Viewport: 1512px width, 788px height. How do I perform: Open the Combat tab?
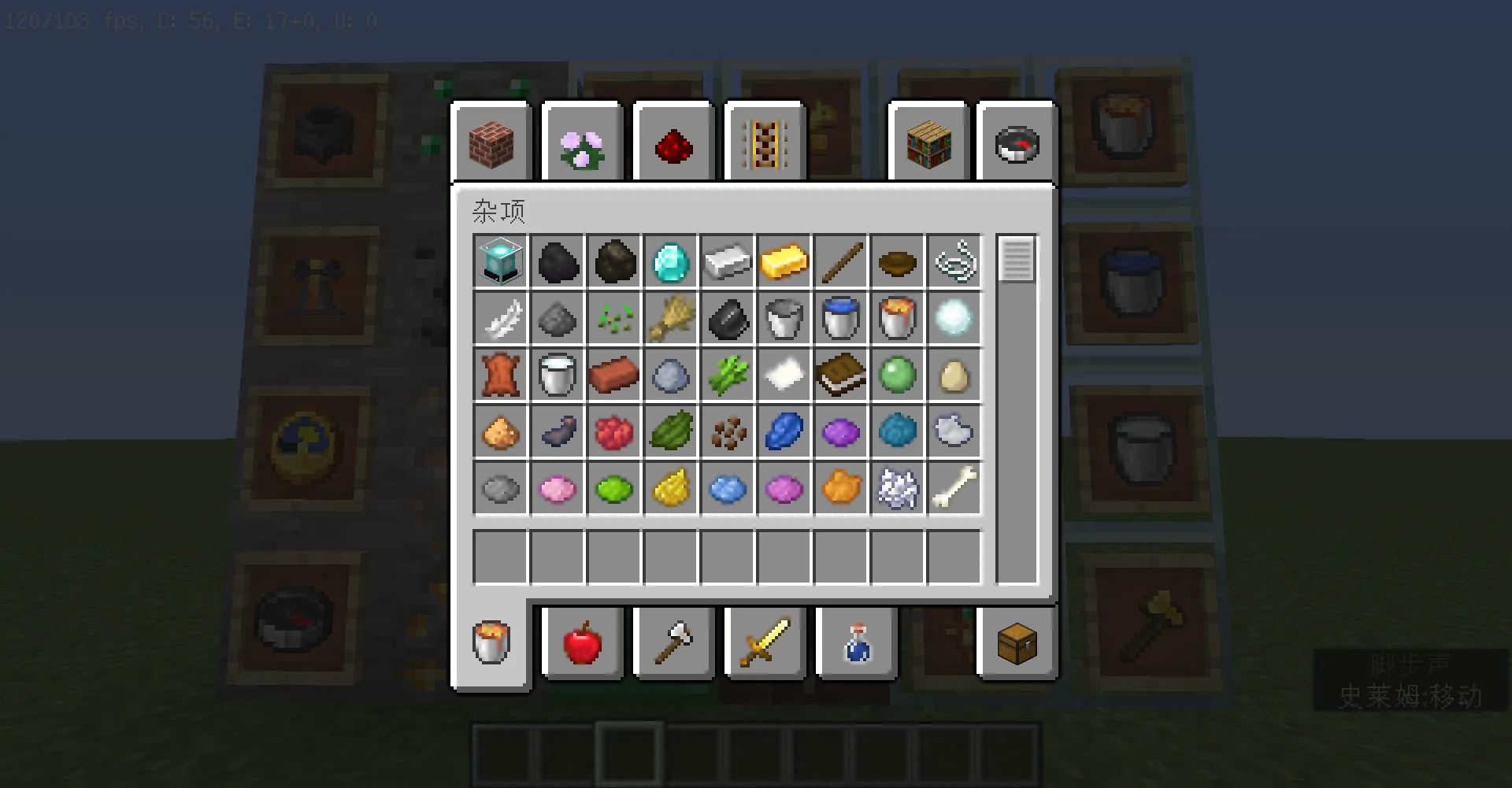pos(764,643)
